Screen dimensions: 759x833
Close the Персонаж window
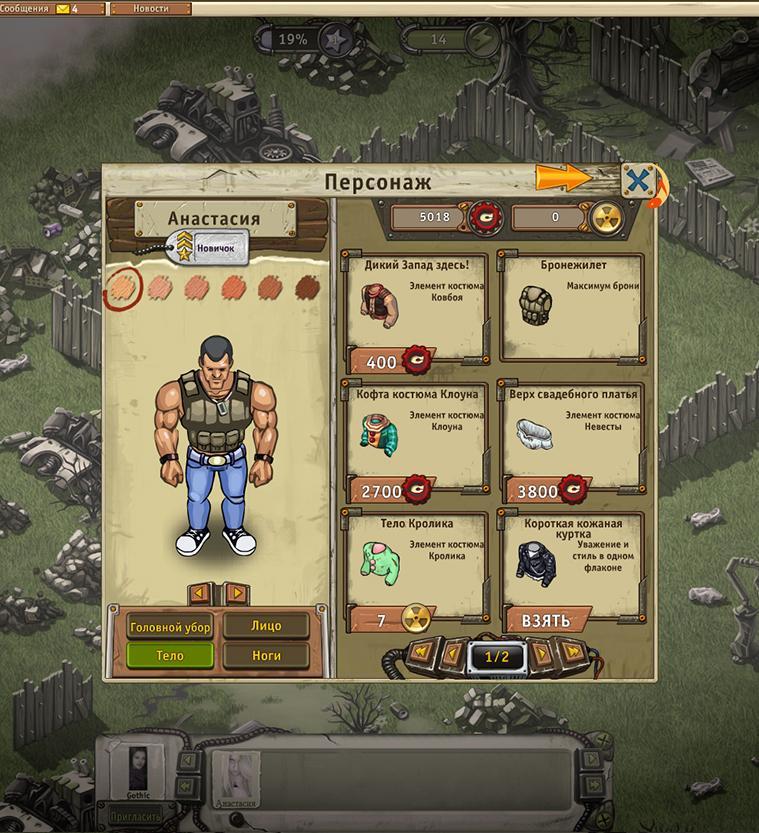coord(638,181)
